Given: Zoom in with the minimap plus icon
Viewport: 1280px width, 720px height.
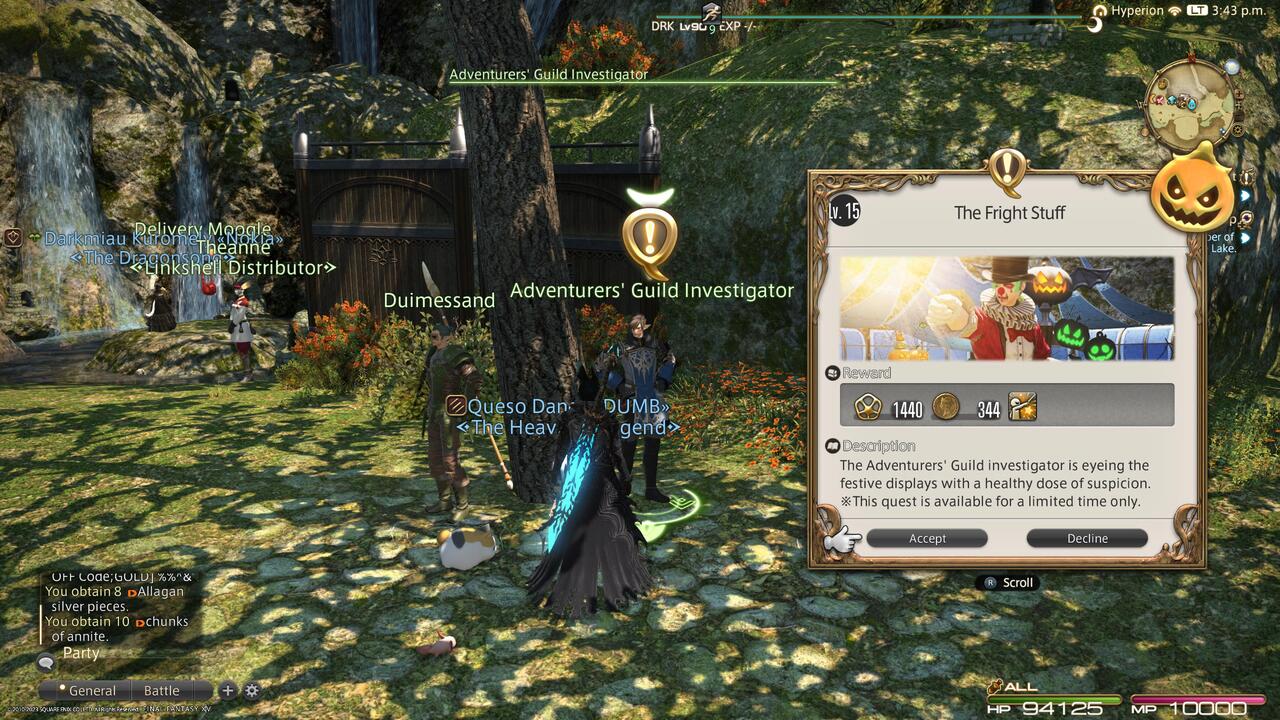Looking at the screenshot, I should coord(1239,95).
